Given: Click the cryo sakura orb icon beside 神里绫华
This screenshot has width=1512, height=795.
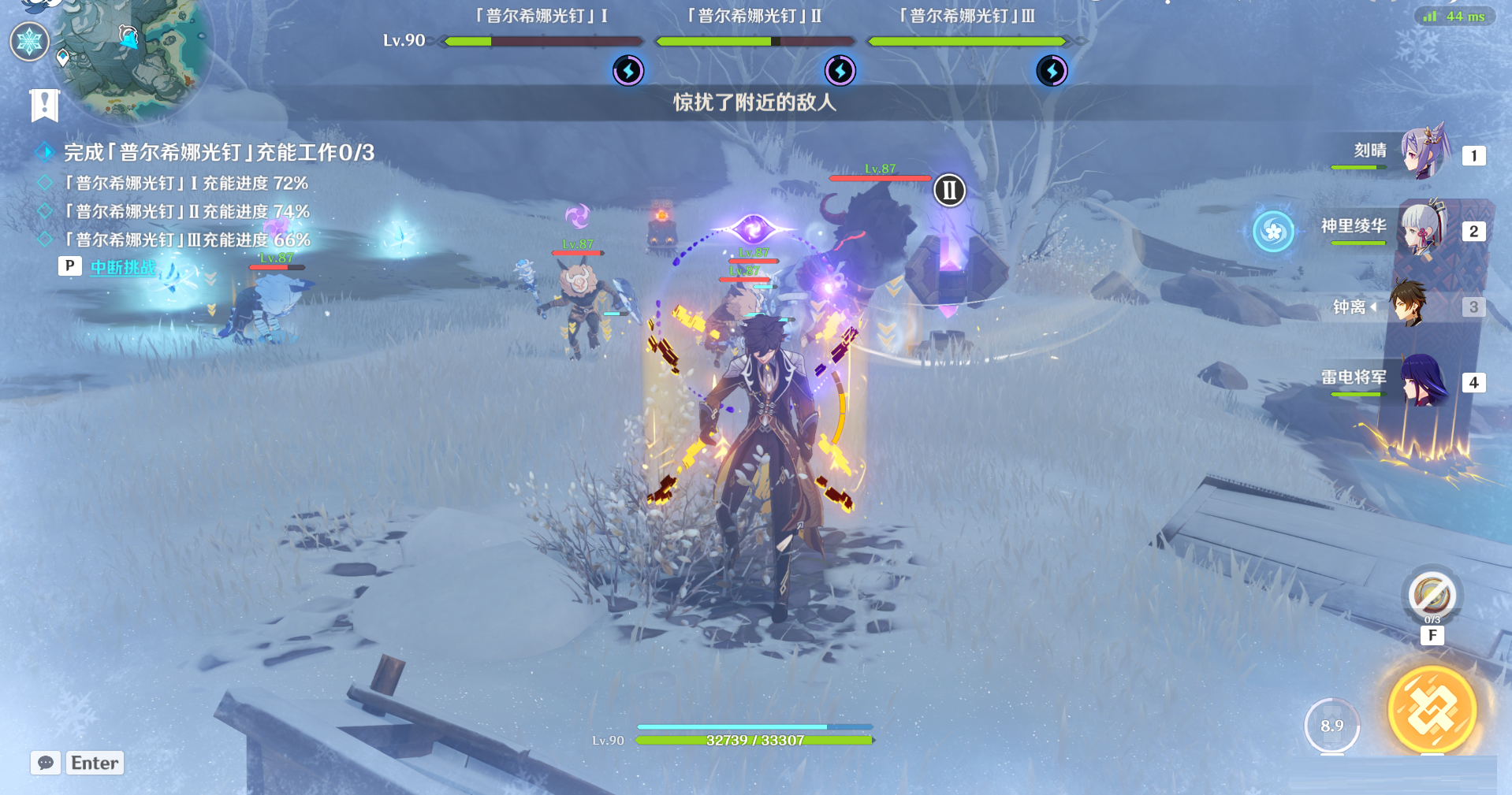Looking at the screenshot, I should (x=1274, y=231).
